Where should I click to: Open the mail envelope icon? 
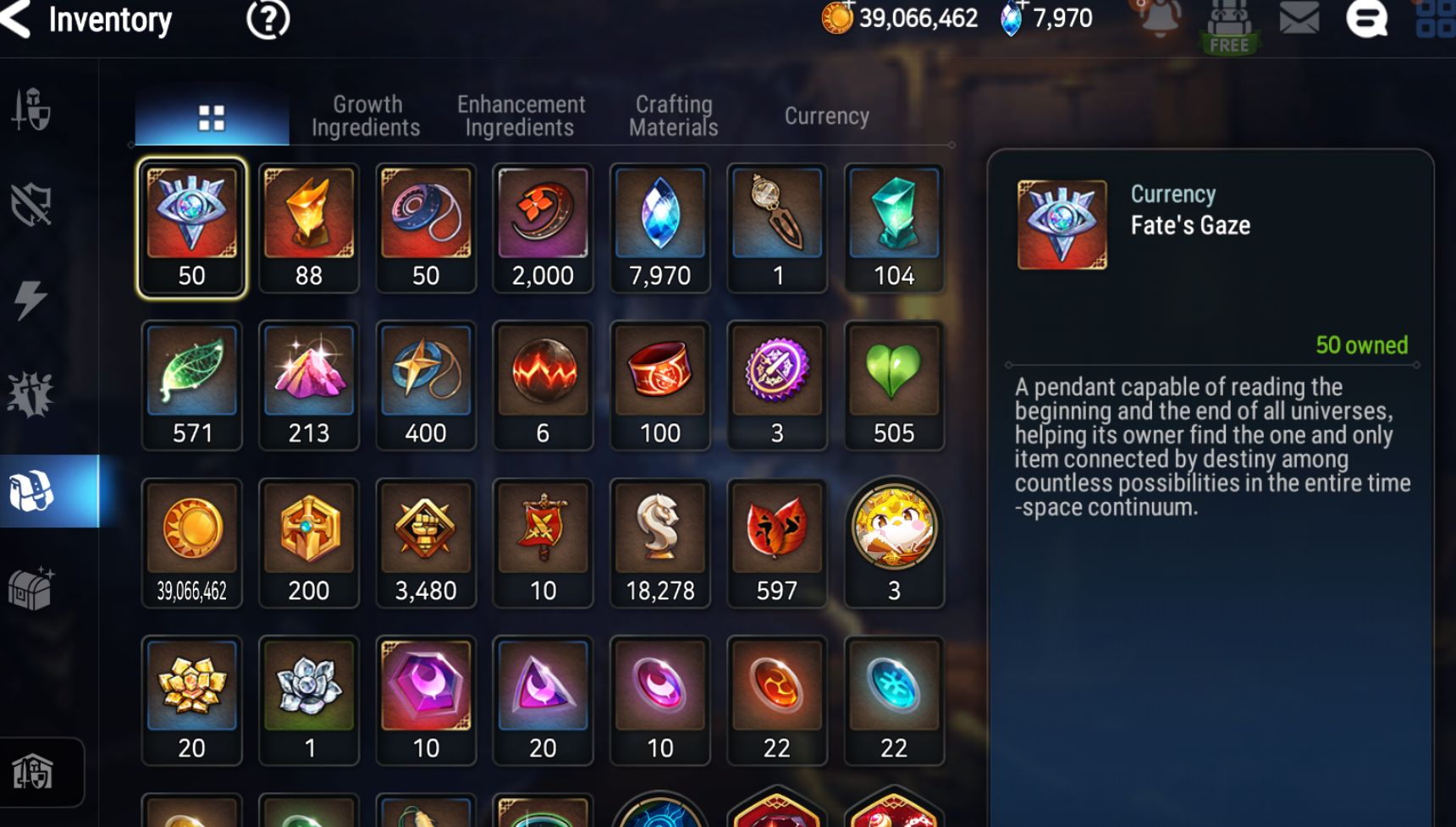1299,19
